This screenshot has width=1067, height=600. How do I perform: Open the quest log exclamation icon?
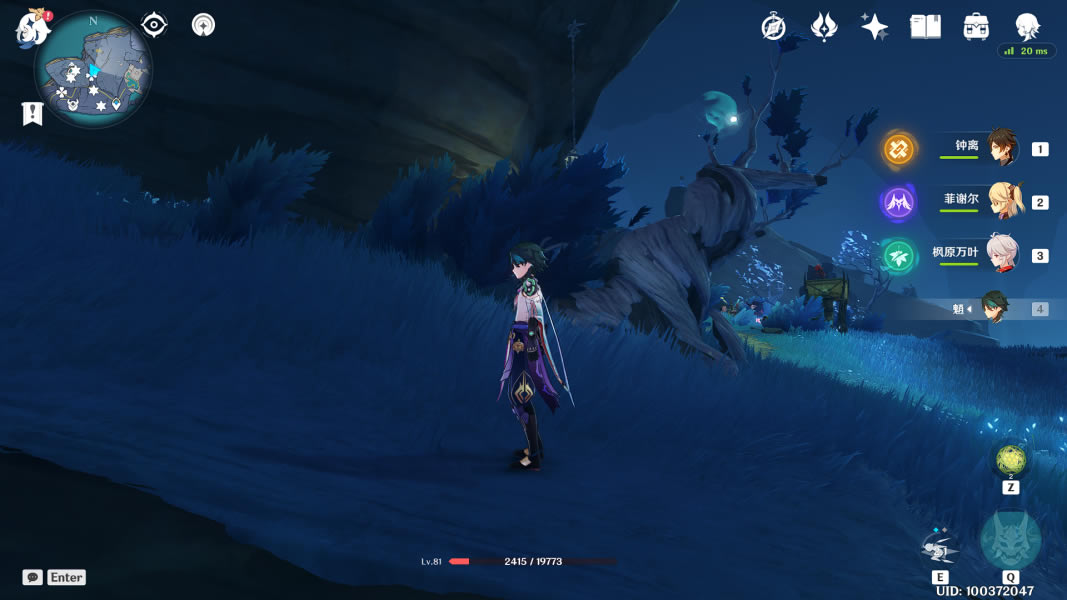[x=32, y=114]
